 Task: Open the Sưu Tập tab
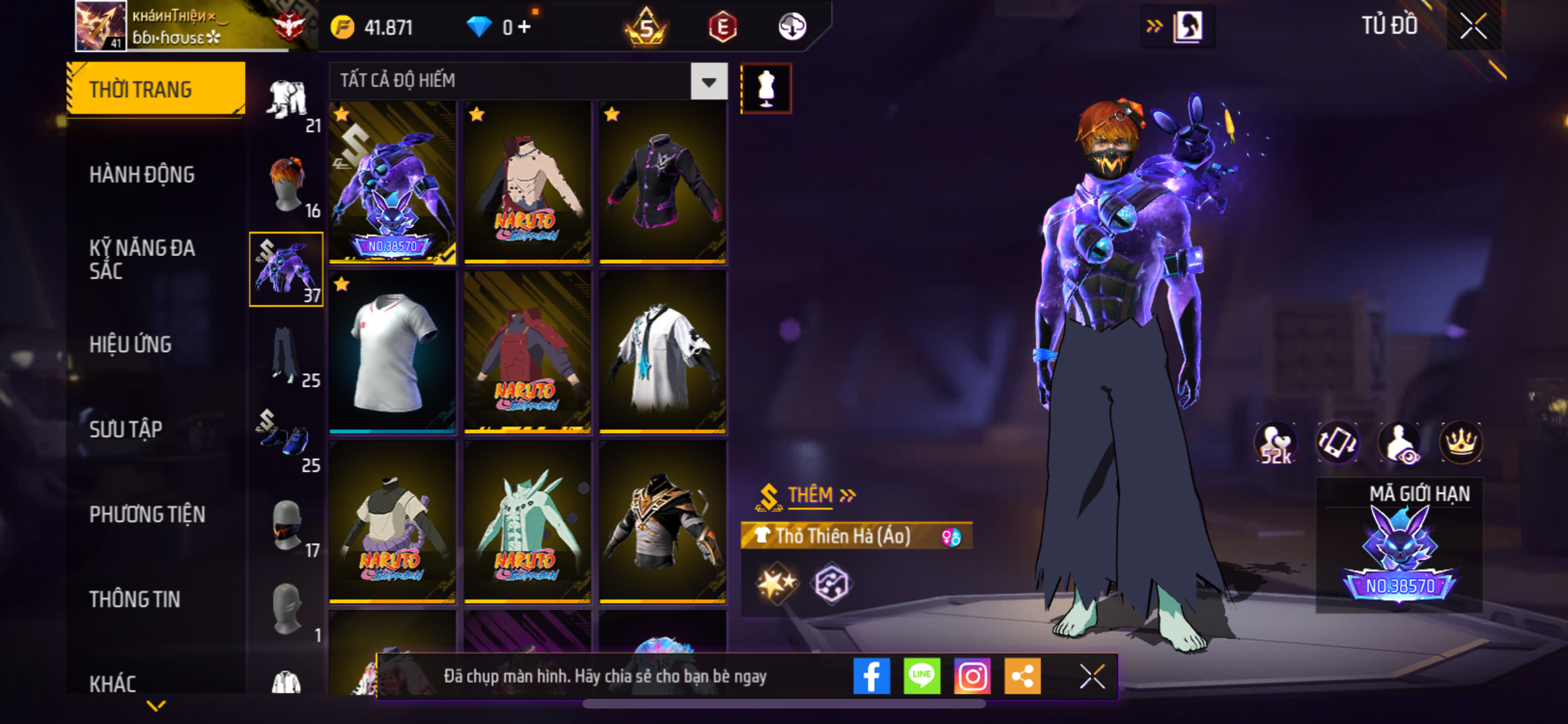[x=126, y=429]
